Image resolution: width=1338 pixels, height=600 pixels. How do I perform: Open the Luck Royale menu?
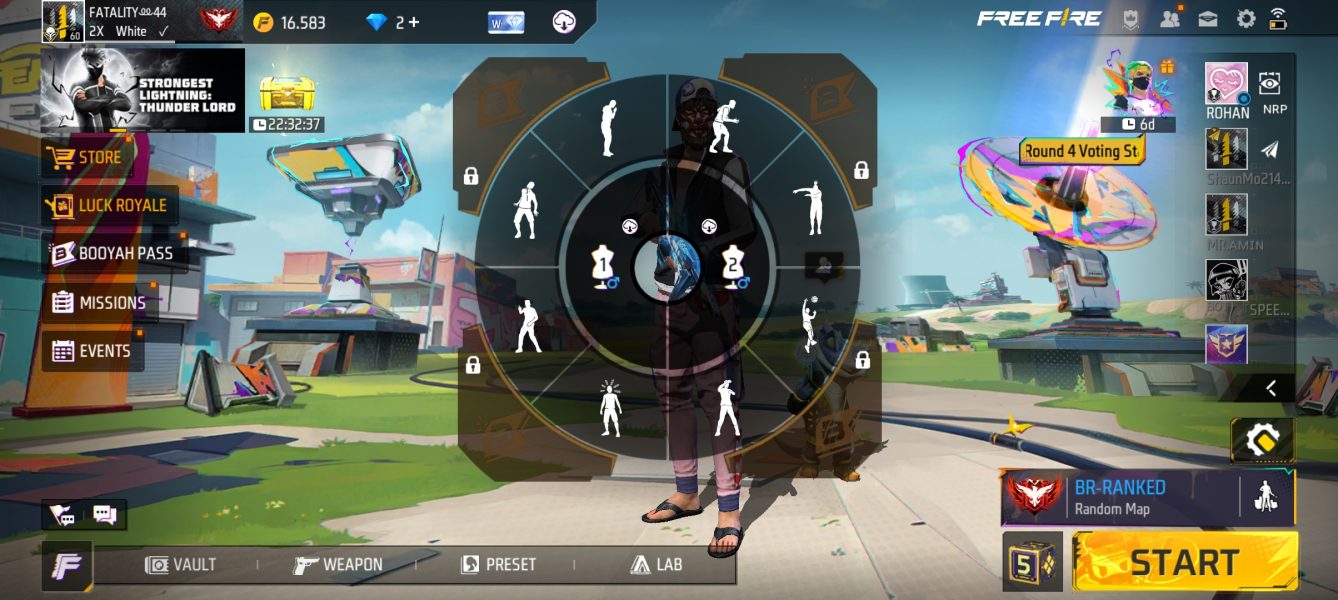pyautogui.click(x=109, y=206)
